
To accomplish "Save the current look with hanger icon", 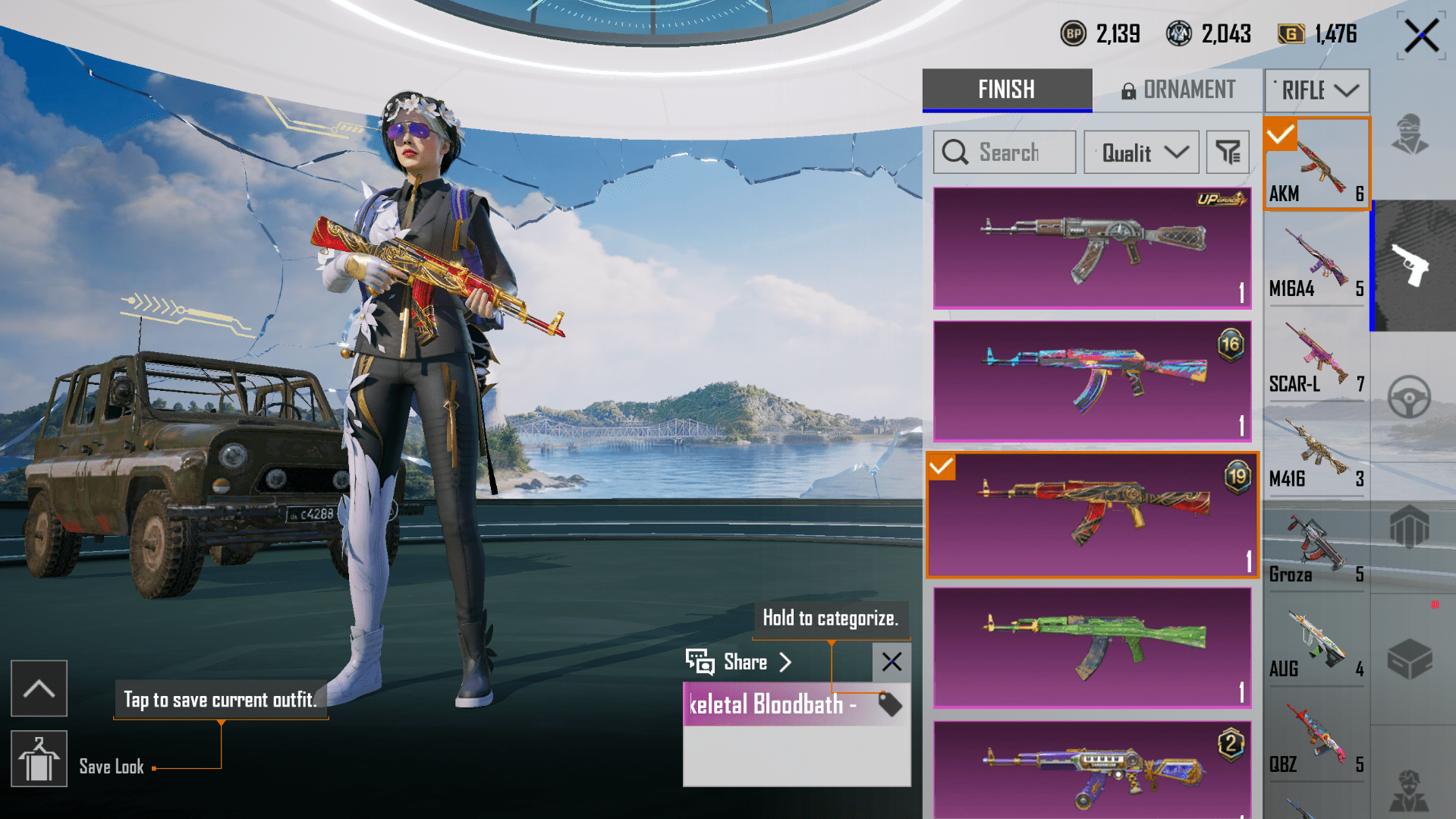I will (x=39, y=759).
